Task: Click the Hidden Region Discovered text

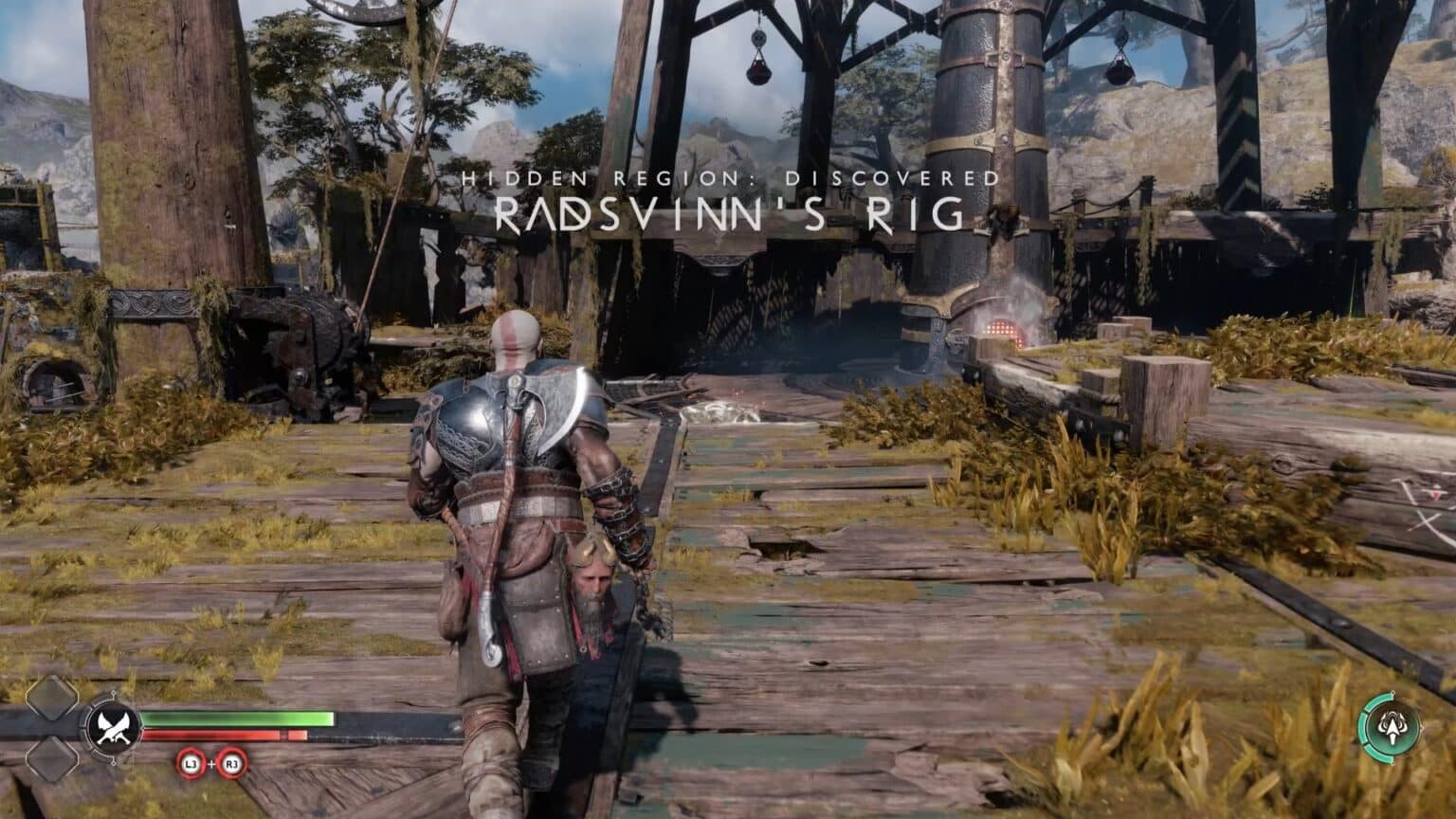Action: 728,176
